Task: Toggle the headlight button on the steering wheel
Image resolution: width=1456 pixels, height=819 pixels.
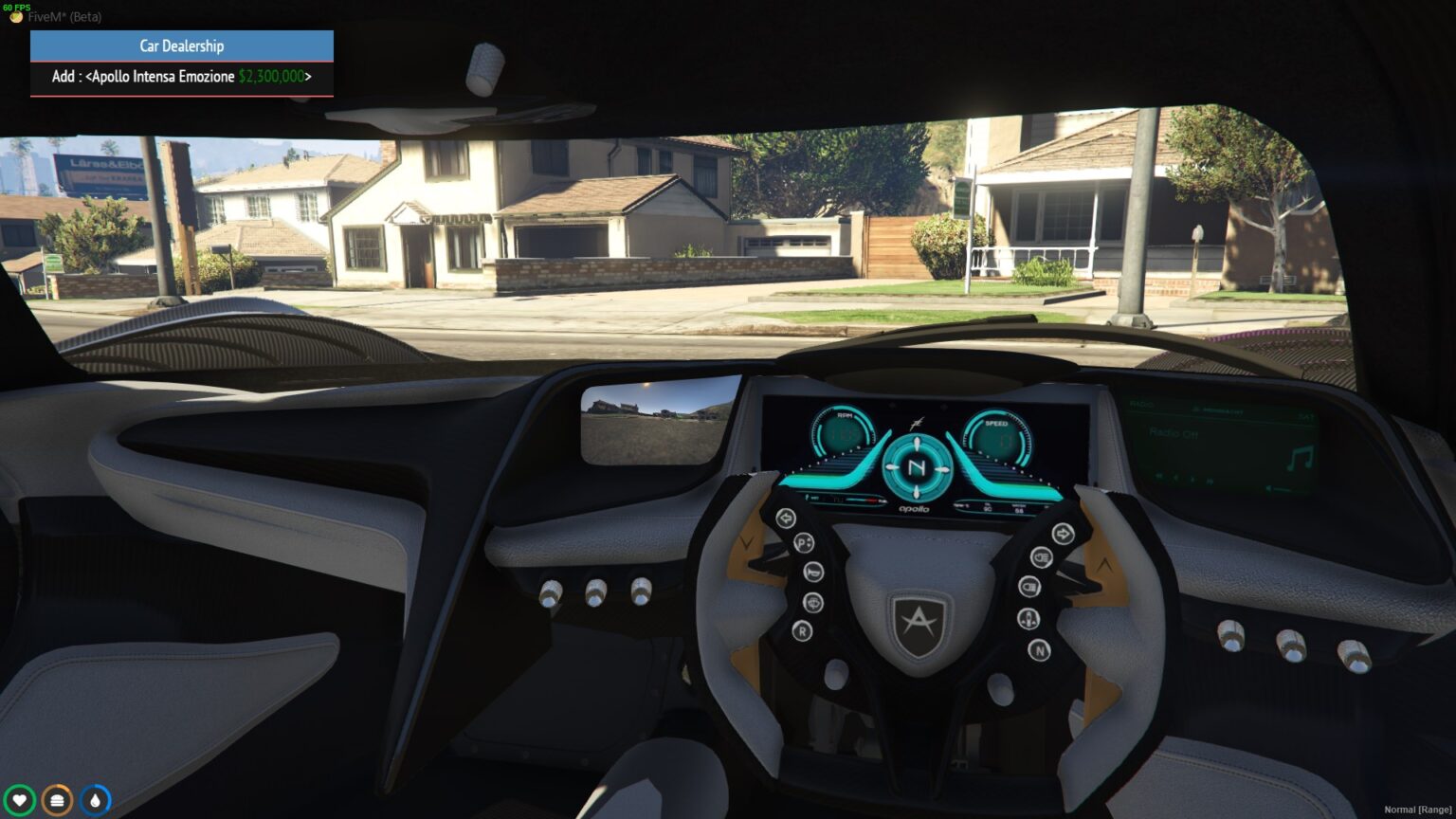Action: point(1041,559)
